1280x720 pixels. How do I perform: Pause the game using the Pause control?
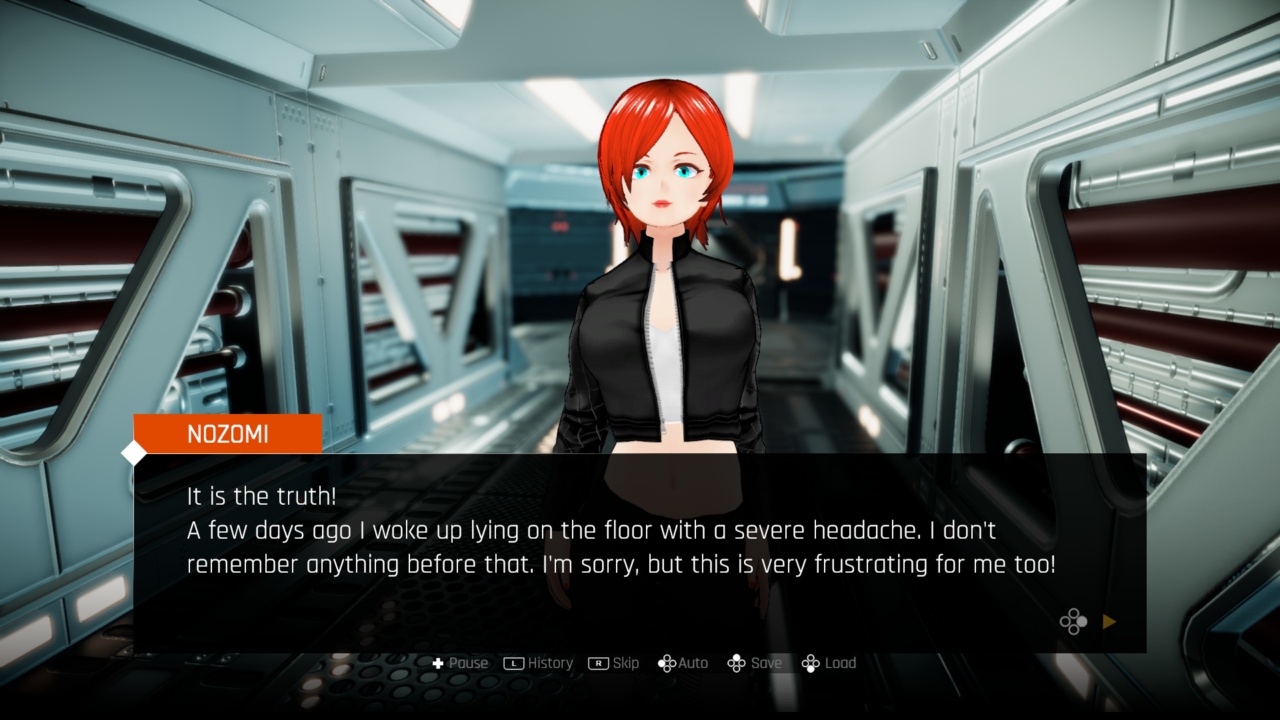457,662
